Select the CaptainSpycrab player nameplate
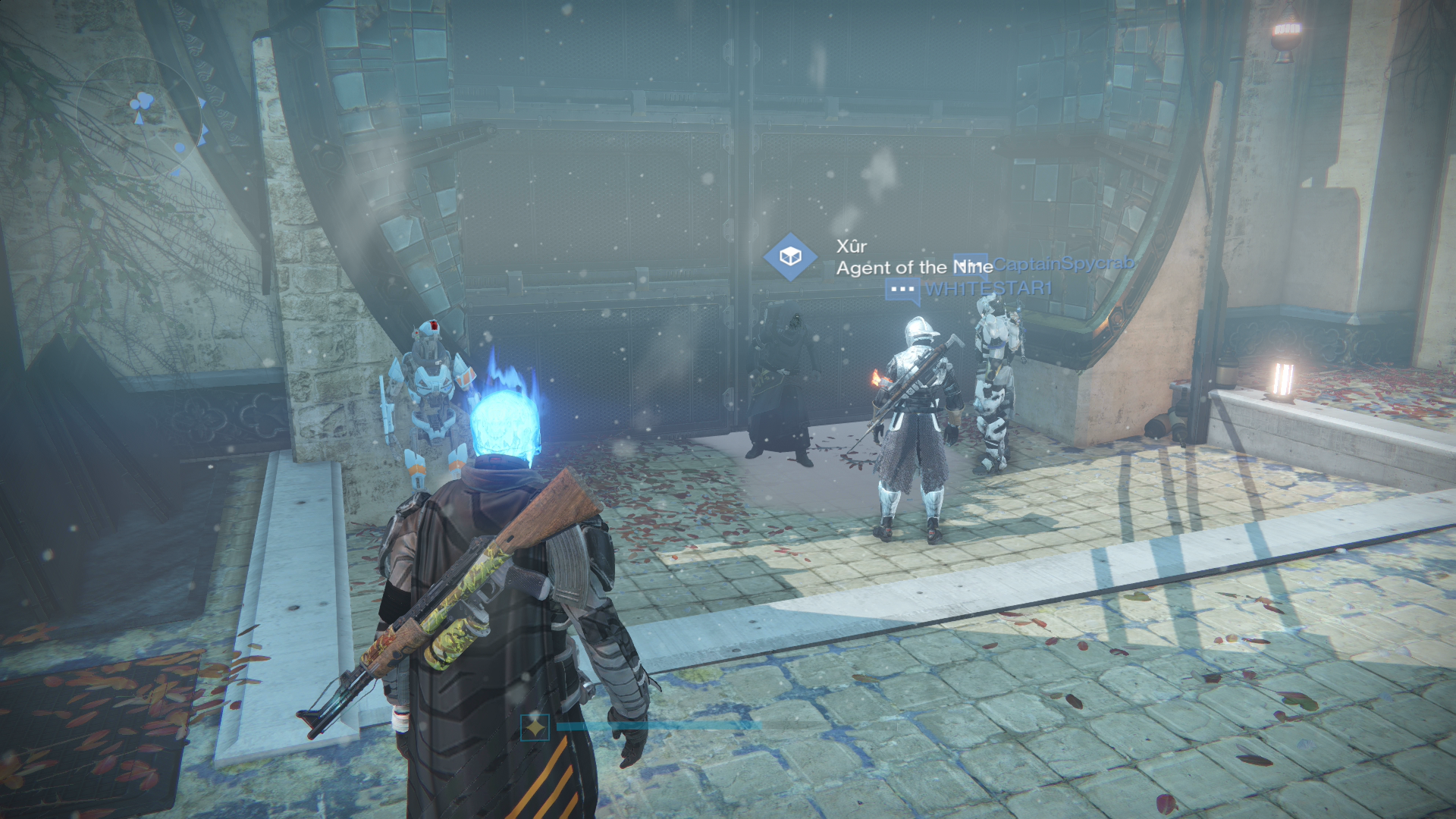 pos(1064,263)
